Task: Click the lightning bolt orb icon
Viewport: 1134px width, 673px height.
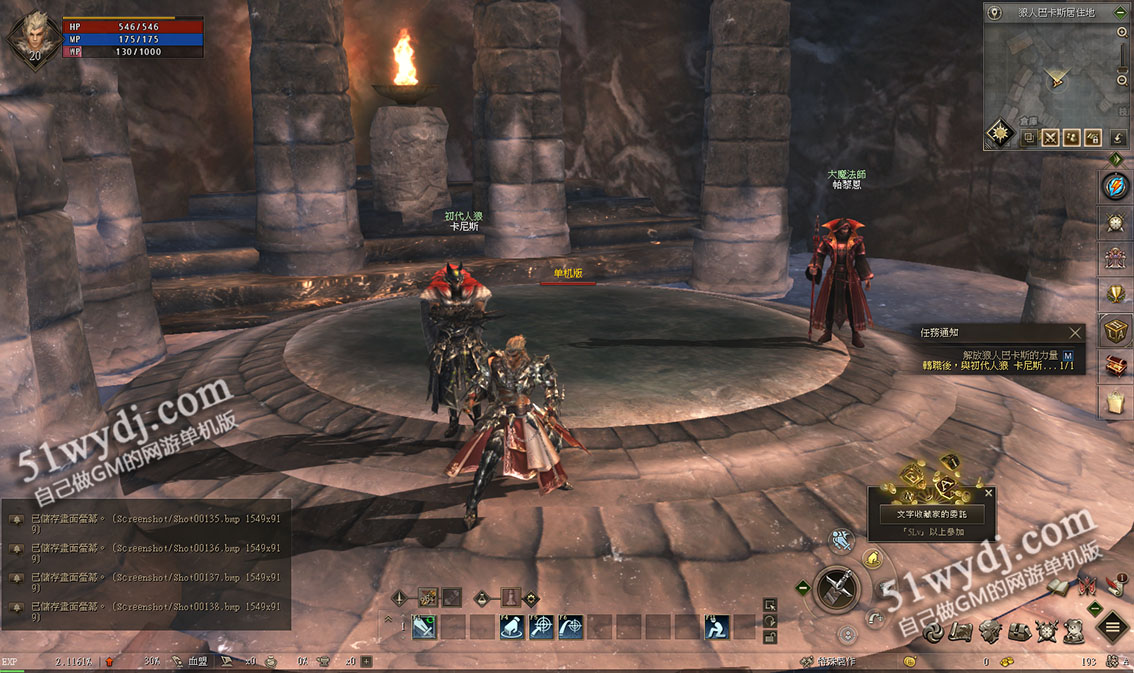Action: coord(1116,186)
